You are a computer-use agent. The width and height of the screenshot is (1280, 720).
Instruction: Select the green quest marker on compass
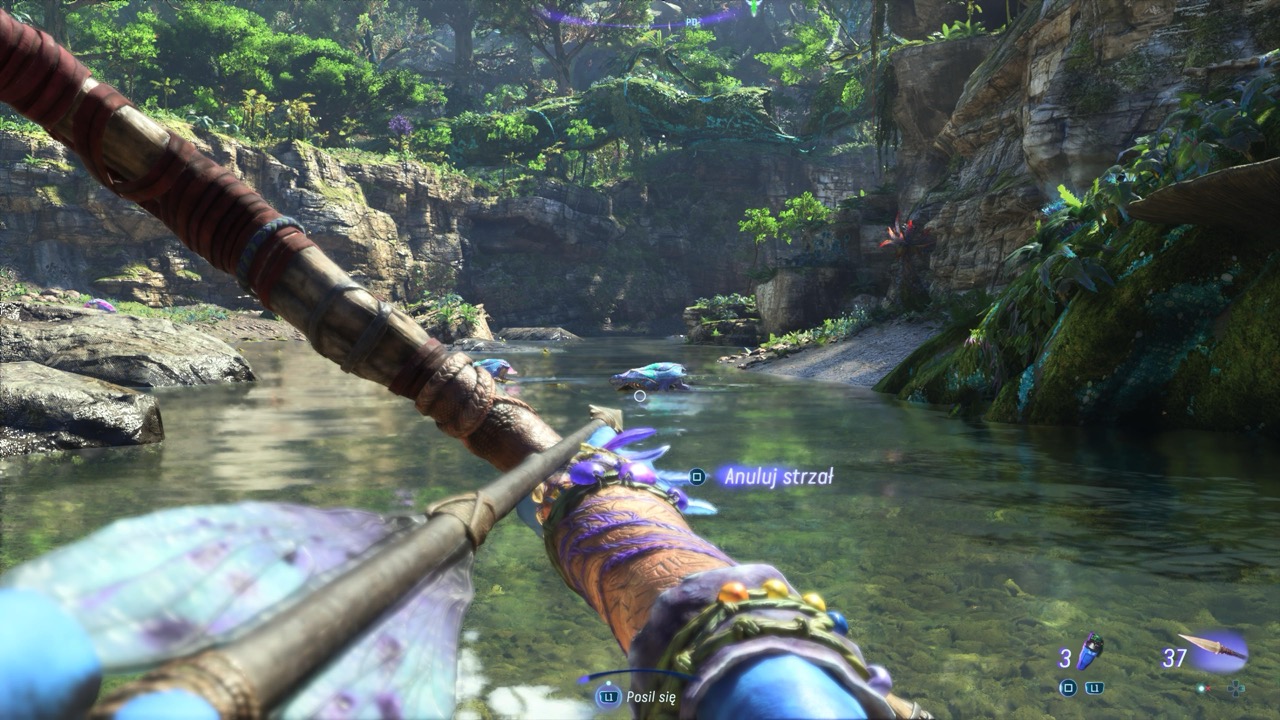click(754, 7)
